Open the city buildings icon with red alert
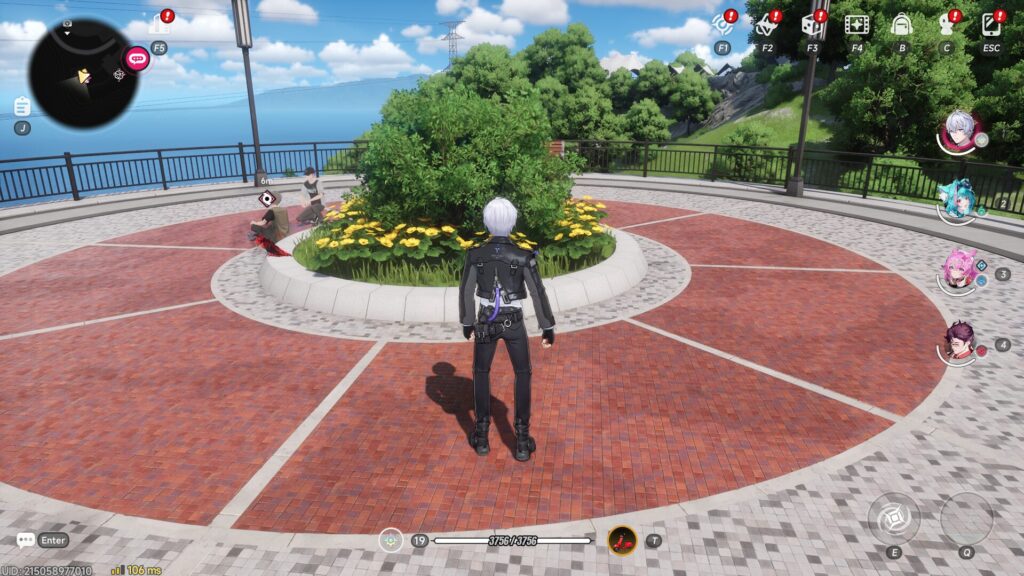 pyautogui.click(x=160, y=24)
